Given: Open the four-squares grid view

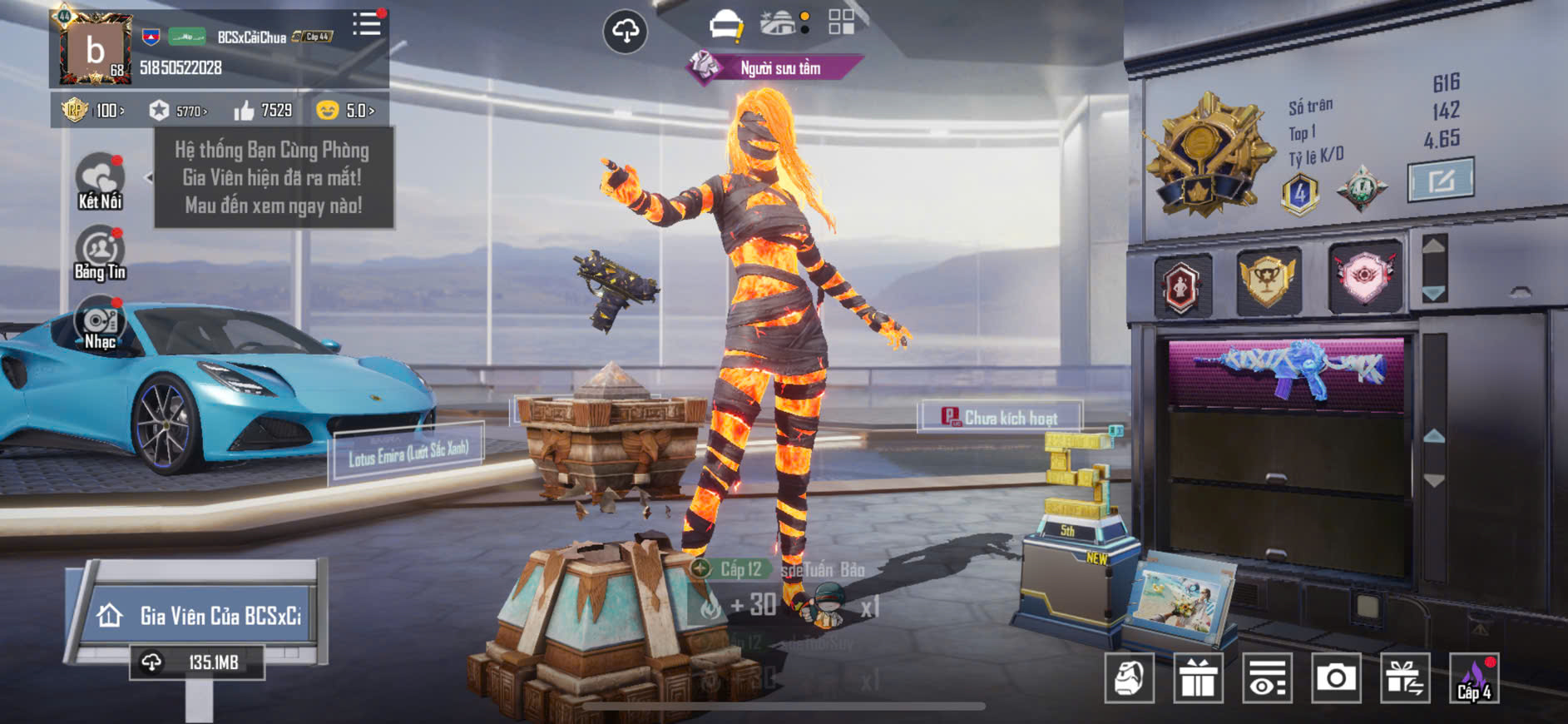Looking at the screenshot, I should click(841, 22).
